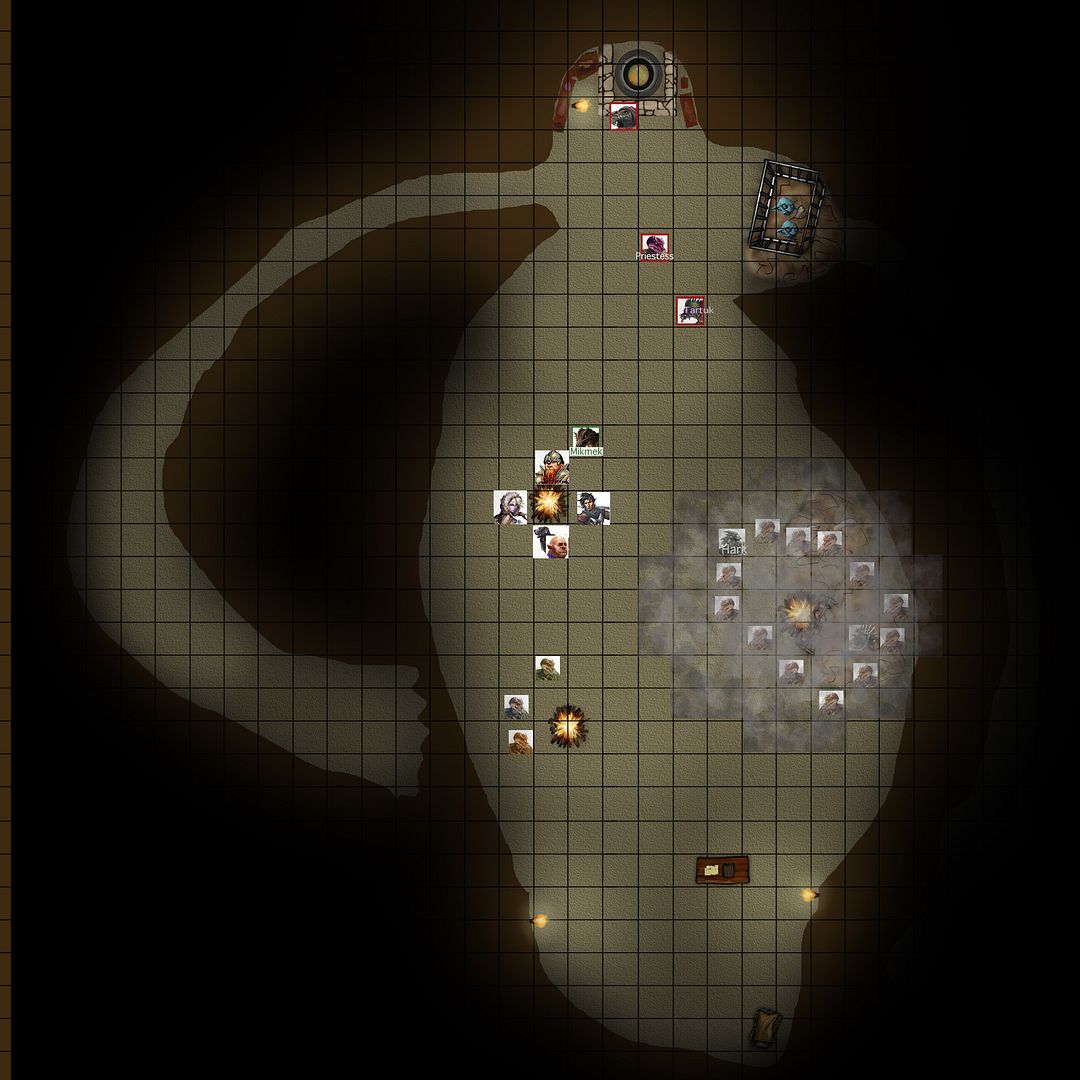The height and width of the screenshot is (1080, 1080).
Task: Select the red-bordered token below the well
Action: [624, 116]
